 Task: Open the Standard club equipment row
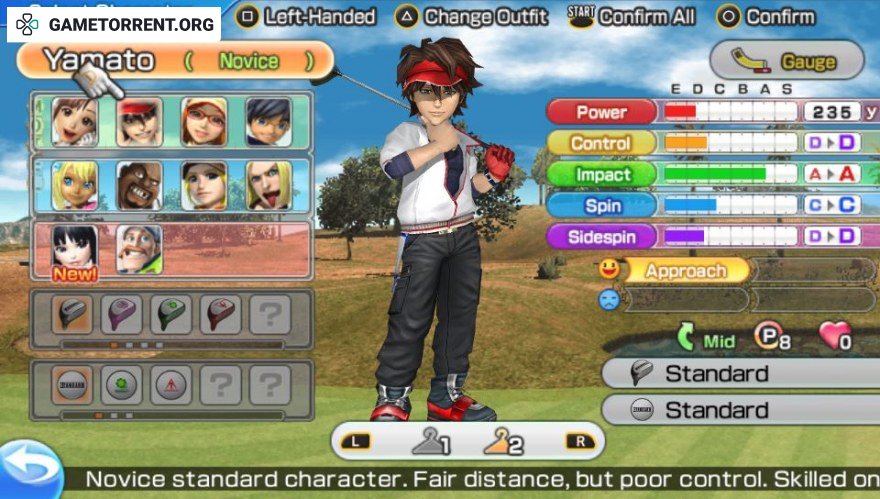tap(740, 373)
